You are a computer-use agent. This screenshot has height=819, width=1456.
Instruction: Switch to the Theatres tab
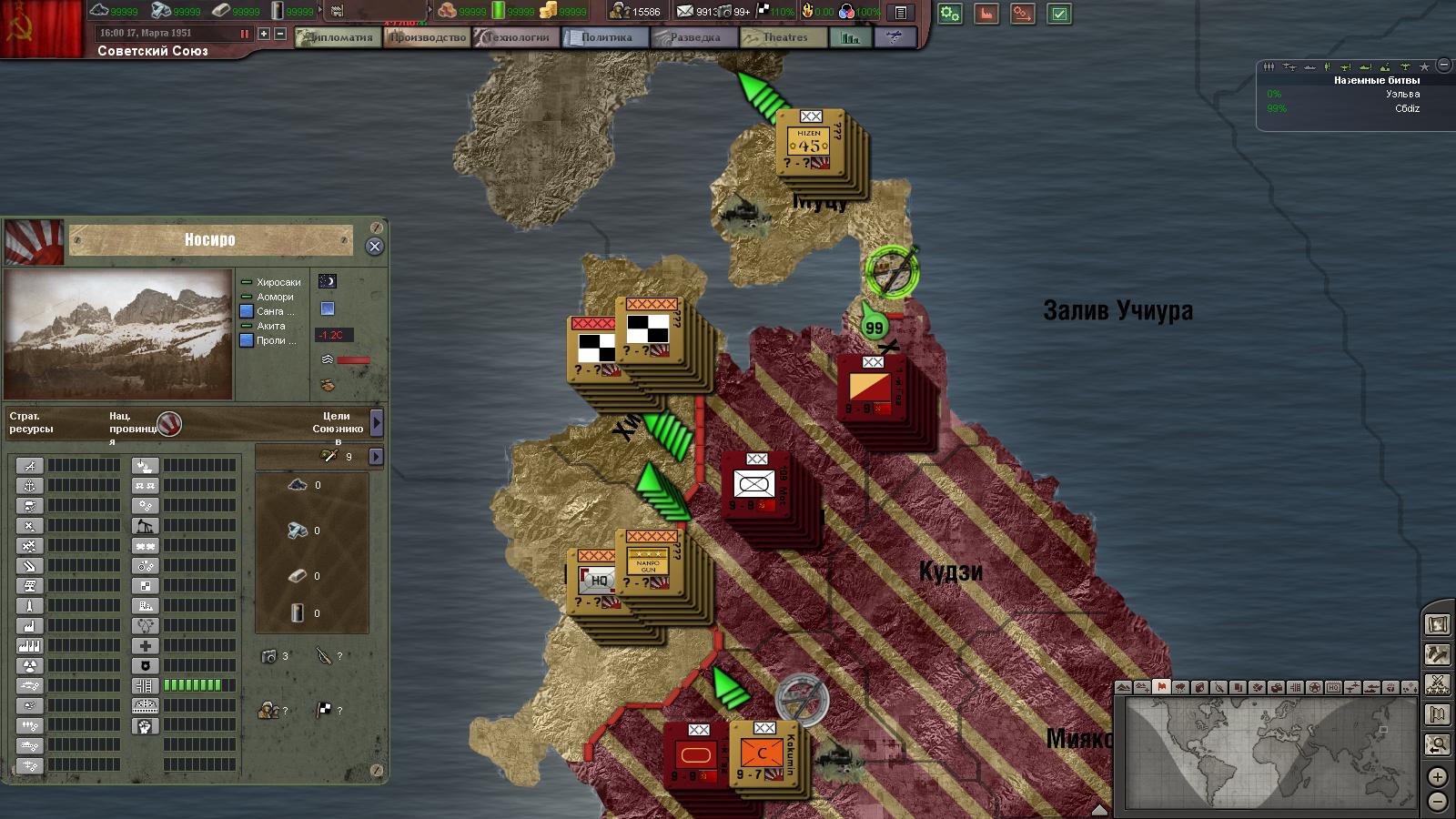coord(784,37)
